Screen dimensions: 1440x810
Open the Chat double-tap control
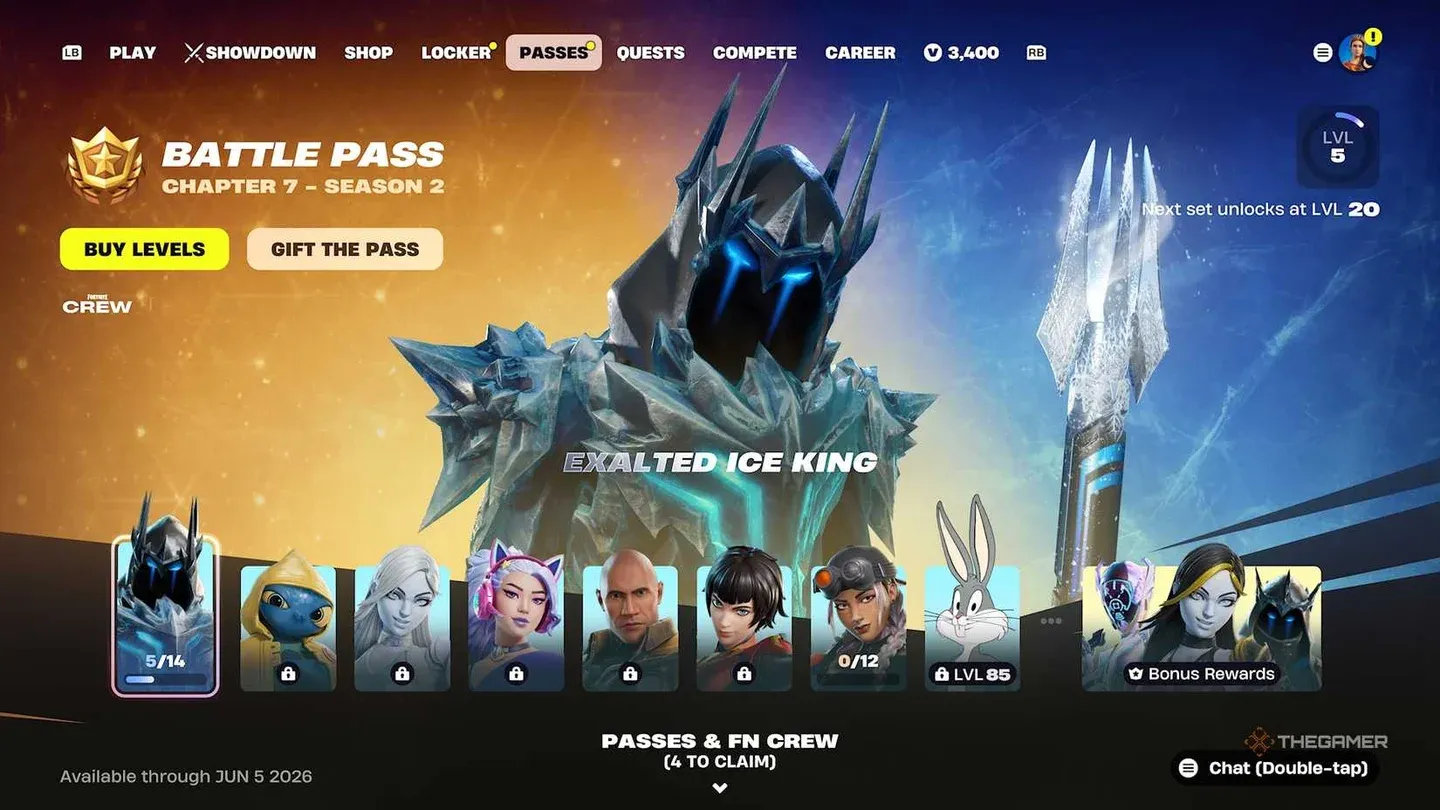point(1272,769)
